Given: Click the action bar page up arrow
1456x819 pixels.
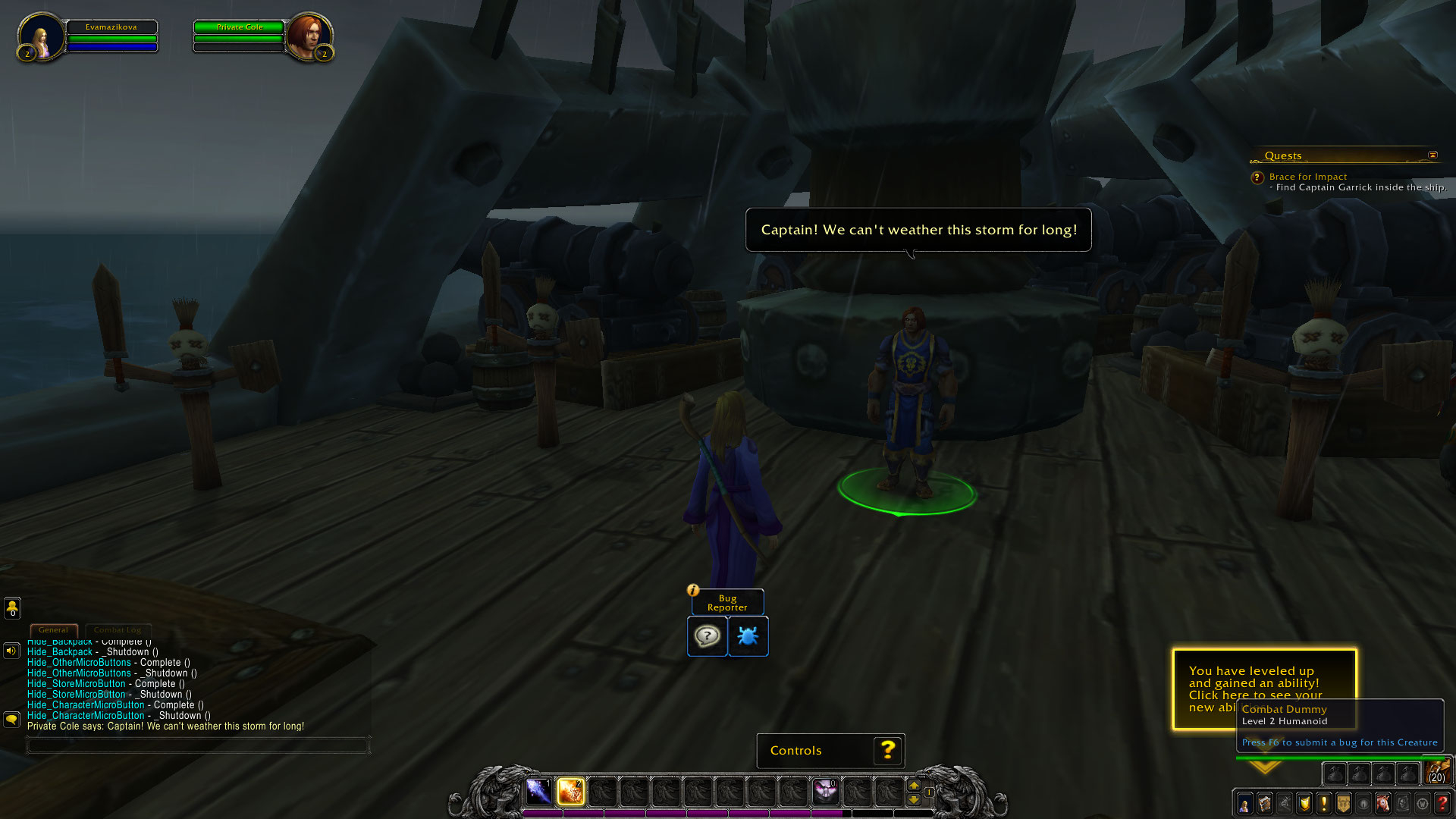Looking at the screenshot, I should 914,786.
